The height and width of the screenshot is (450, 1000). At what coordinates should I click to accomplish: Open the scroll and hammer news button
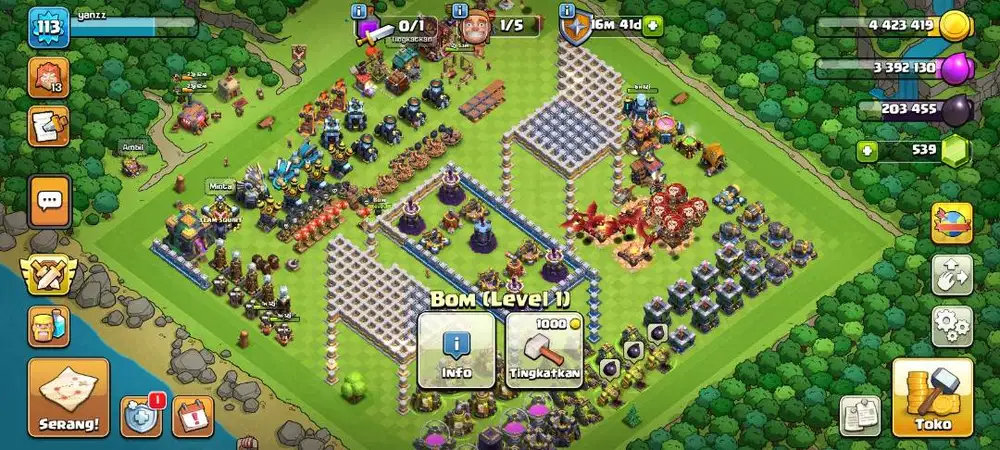point(48,125)
